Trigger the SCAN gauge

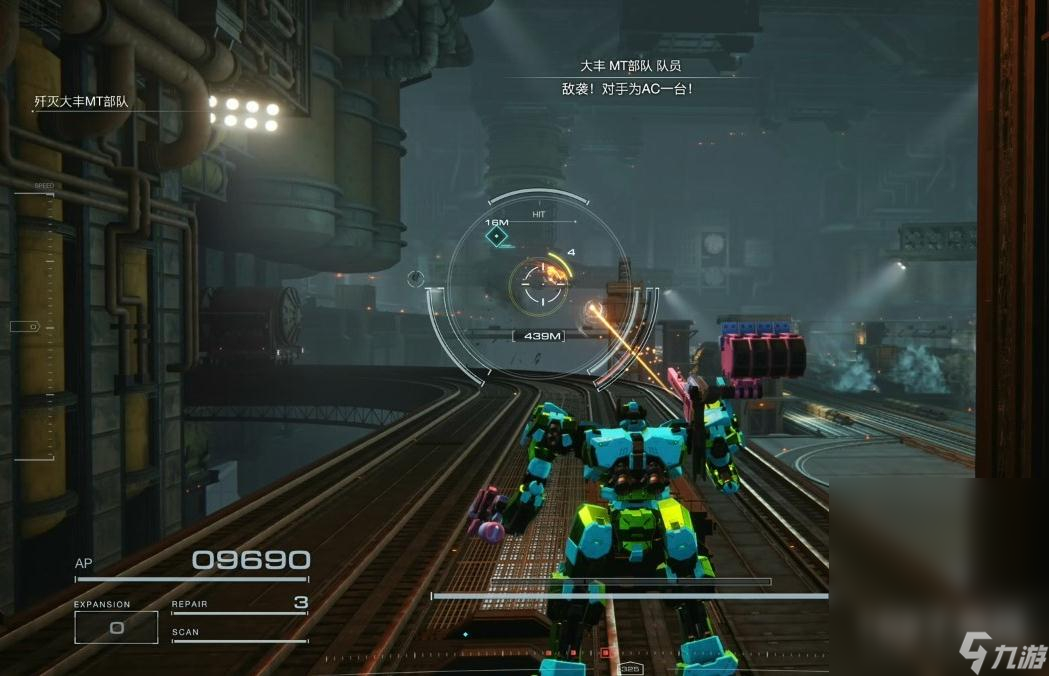pyautogui.click(x=240, y=635)
